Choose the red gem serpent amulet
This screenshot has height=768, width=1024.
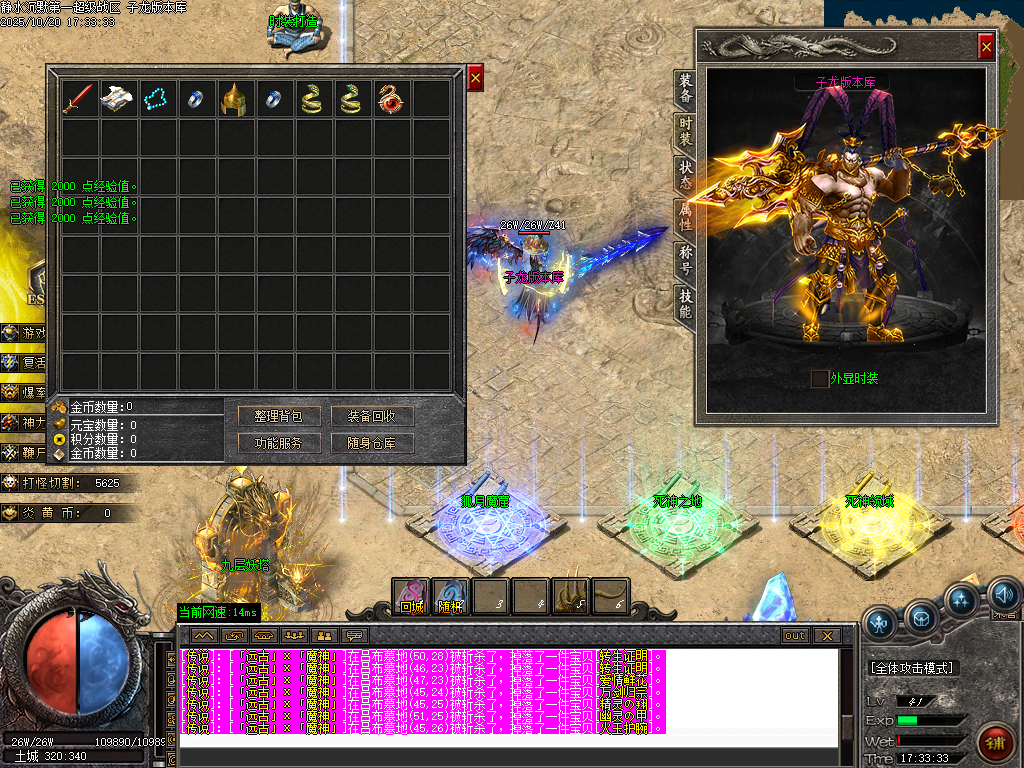tap(390, 98)
